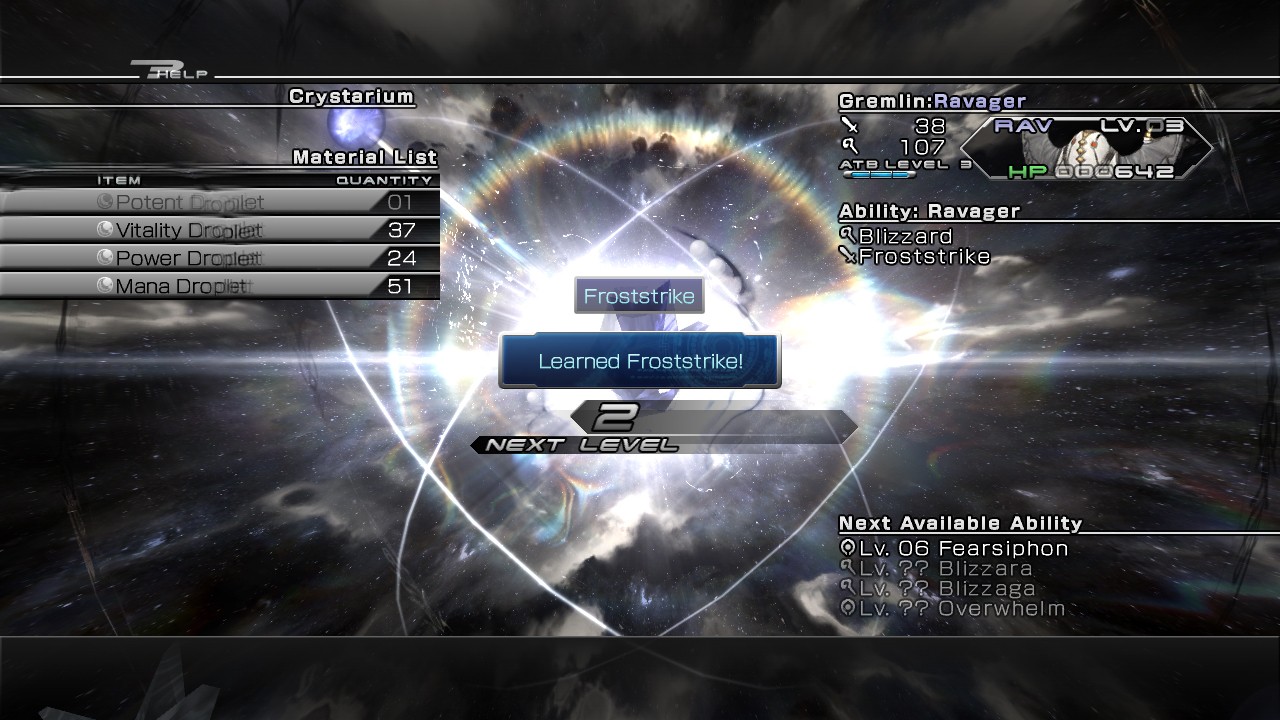Screen dimensions: 1280x720
Task: Click the Material List header
Action: click(x=362, y=157)
